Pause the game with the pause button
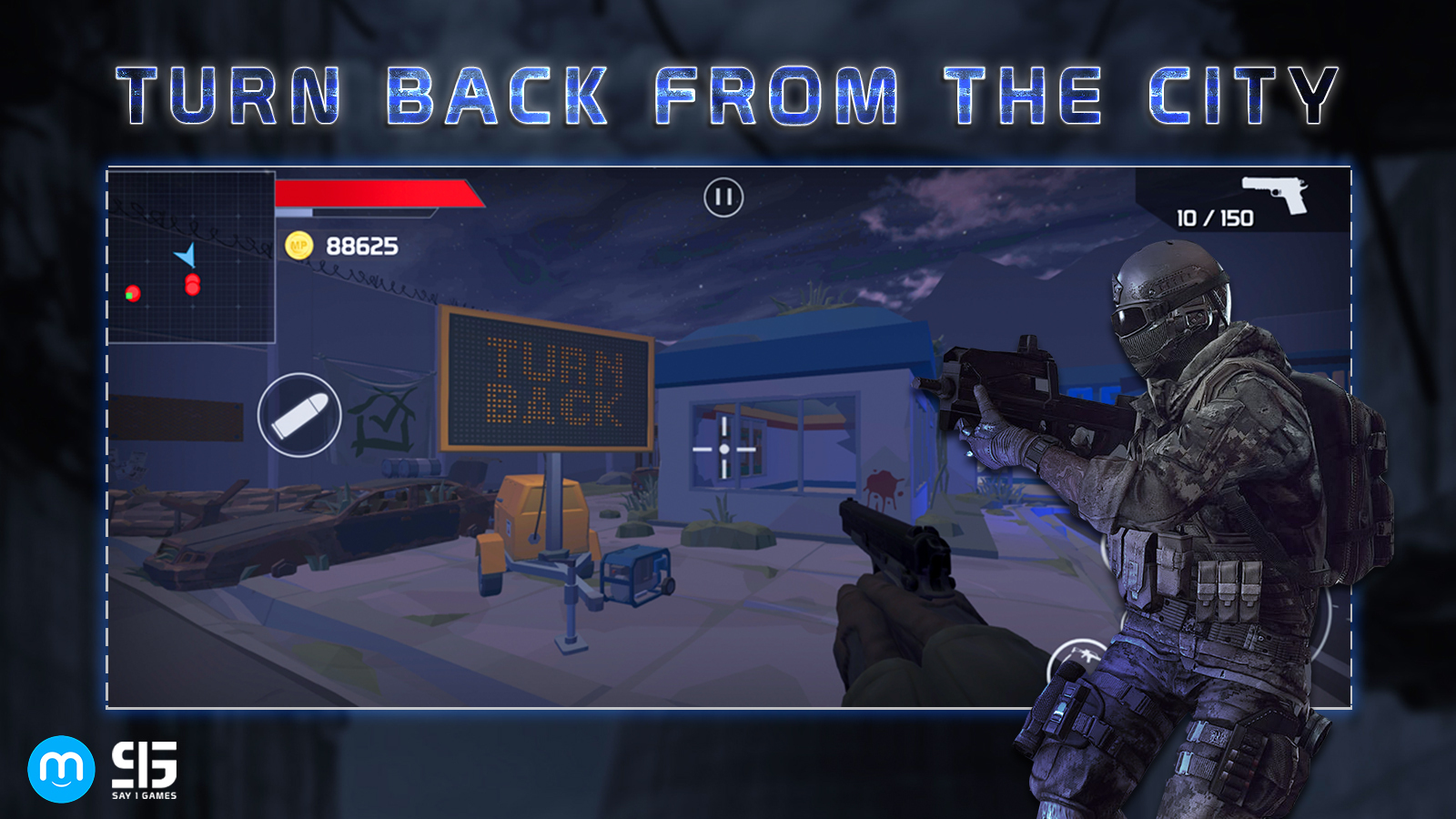The width and height of the screenshot is (1456, 819). [x=723, y=197]
